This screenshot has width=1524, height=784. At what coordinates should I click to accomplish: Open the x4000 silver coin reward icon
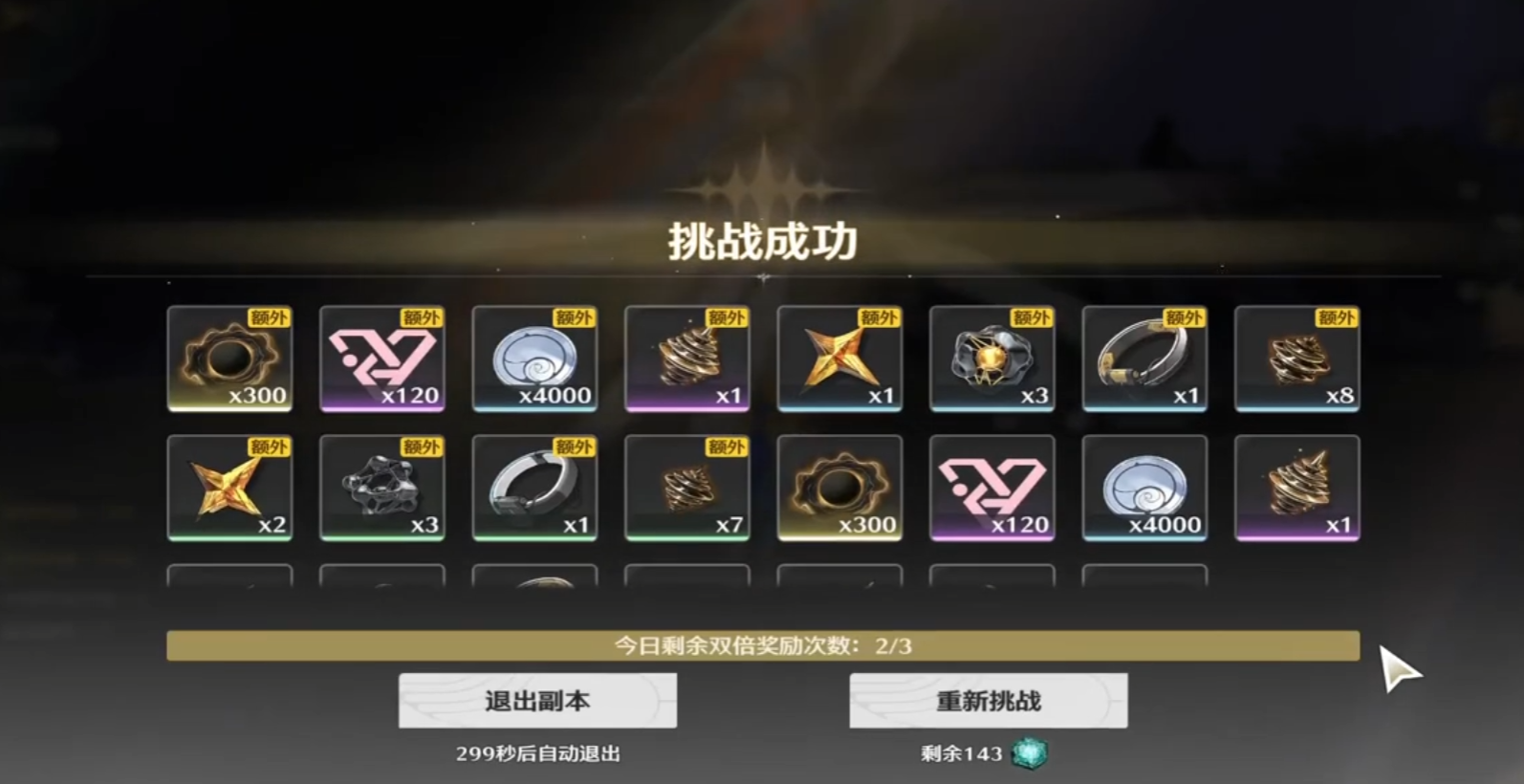pyautogui.click(x=534, y=359)
